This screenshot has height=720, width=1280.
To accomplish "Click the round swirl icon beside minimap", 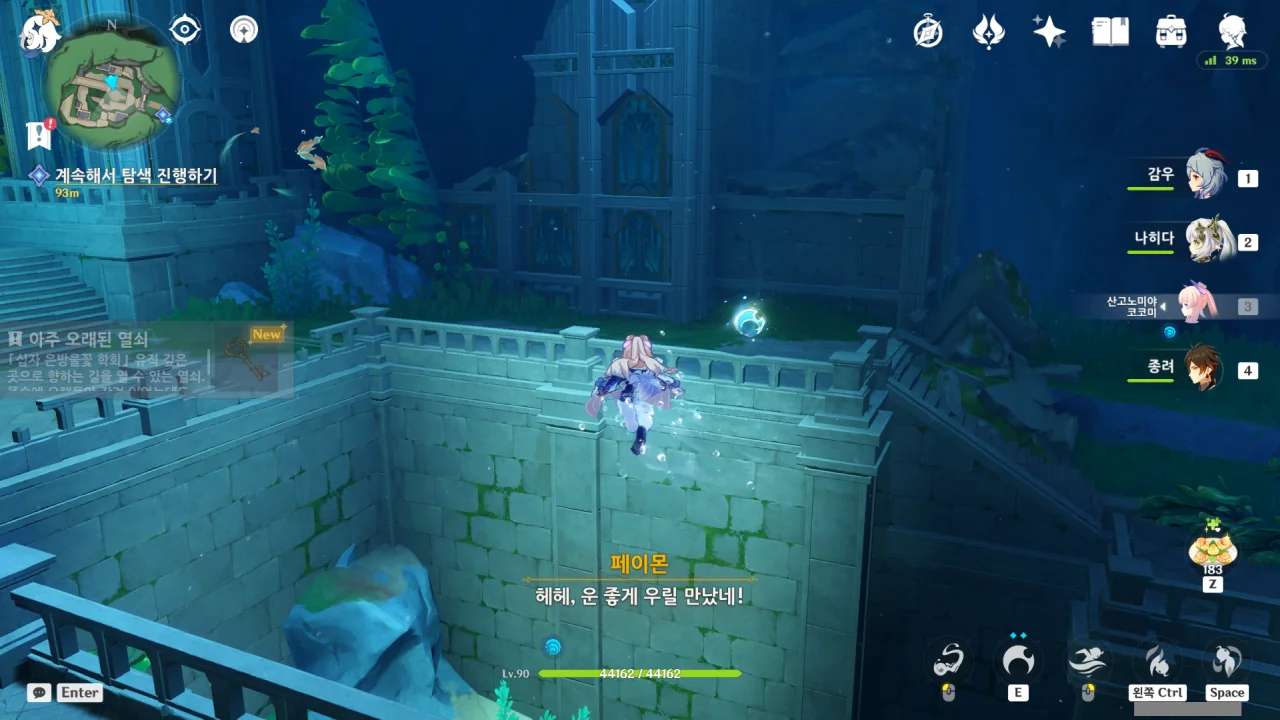I will 243,30.
